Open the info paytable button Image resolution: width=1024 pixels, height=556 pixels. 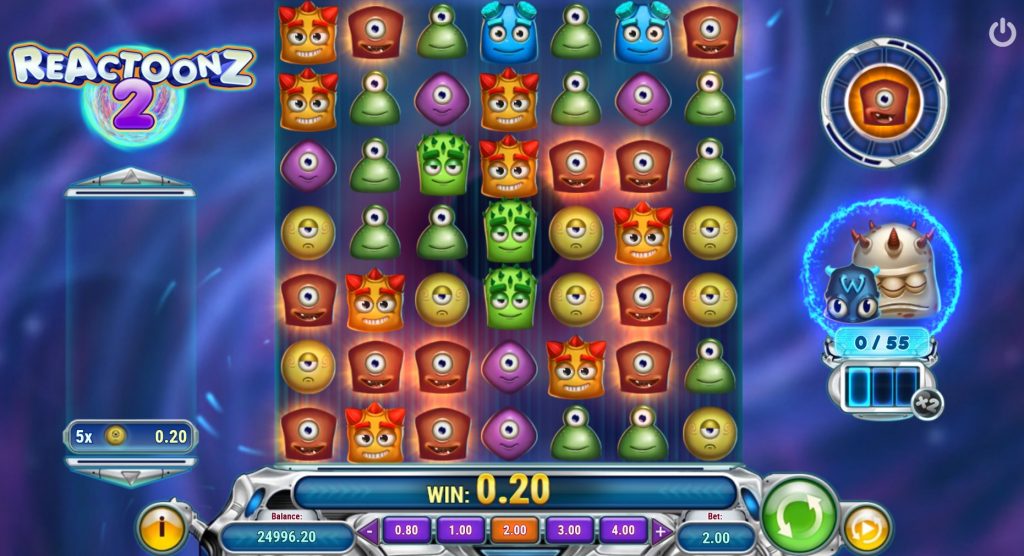pyautogui.click(x=160, y=526)
